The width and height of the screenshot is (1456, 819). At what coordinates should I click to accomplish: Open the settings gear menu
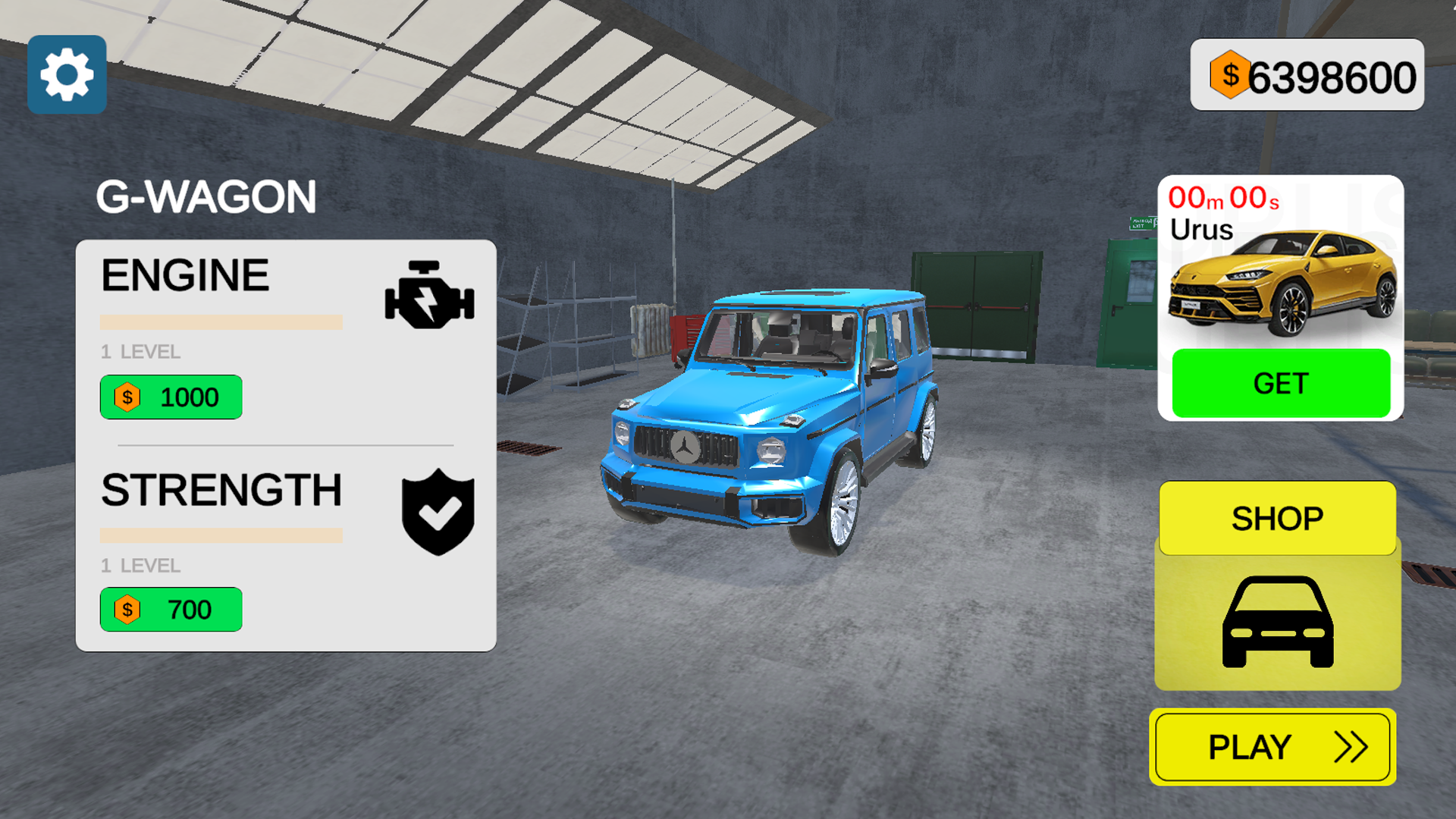coord(67,74)
